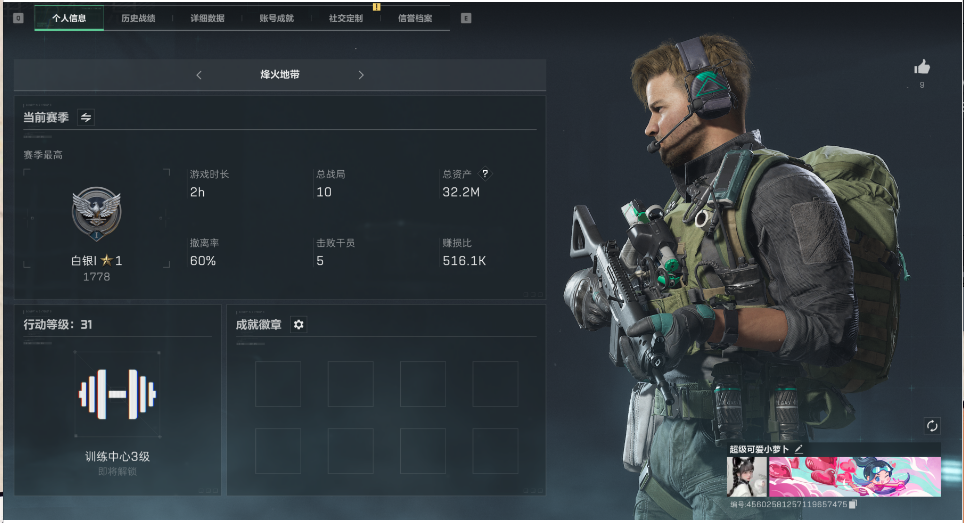Open the question mark help for 总资产
This screenshot has height=523, width=964.
point(486,173)
